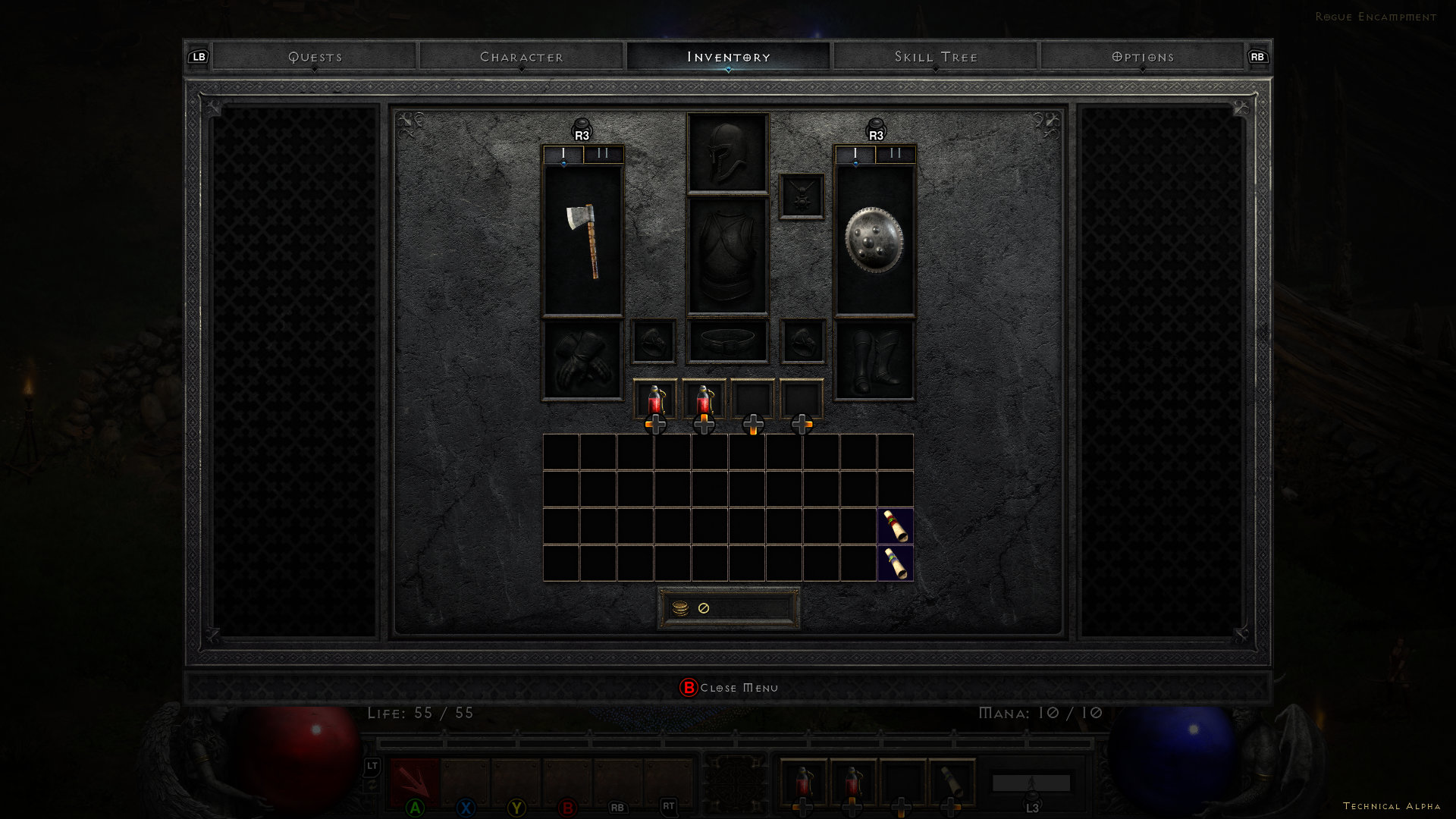Close the inventory menu
This screenshot has width=1456, height=819.
point(728,688)
